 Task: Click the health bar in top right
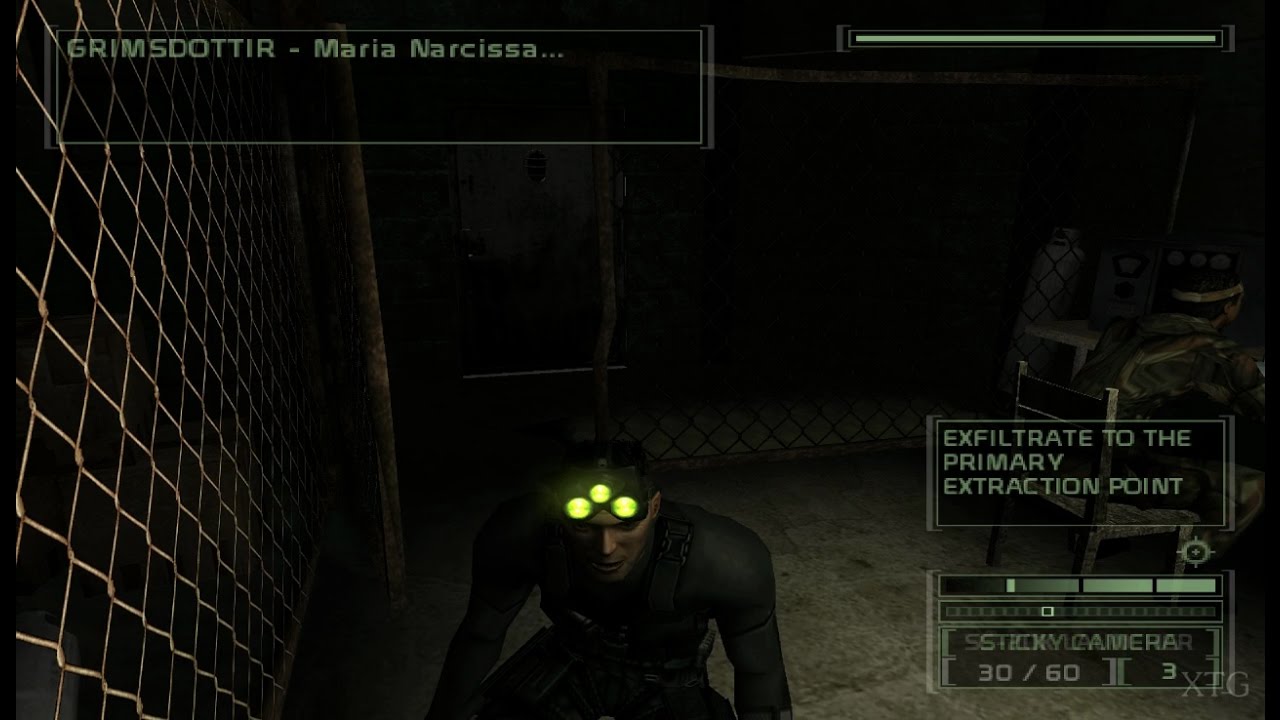tap(1035, 40)
